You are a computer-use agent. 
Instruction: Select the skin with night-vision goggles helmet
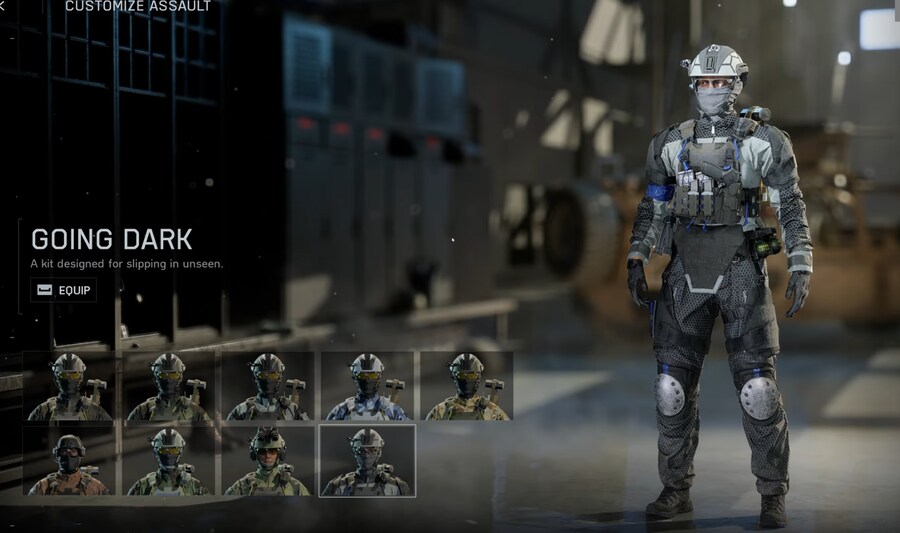[x=268, y=461]
